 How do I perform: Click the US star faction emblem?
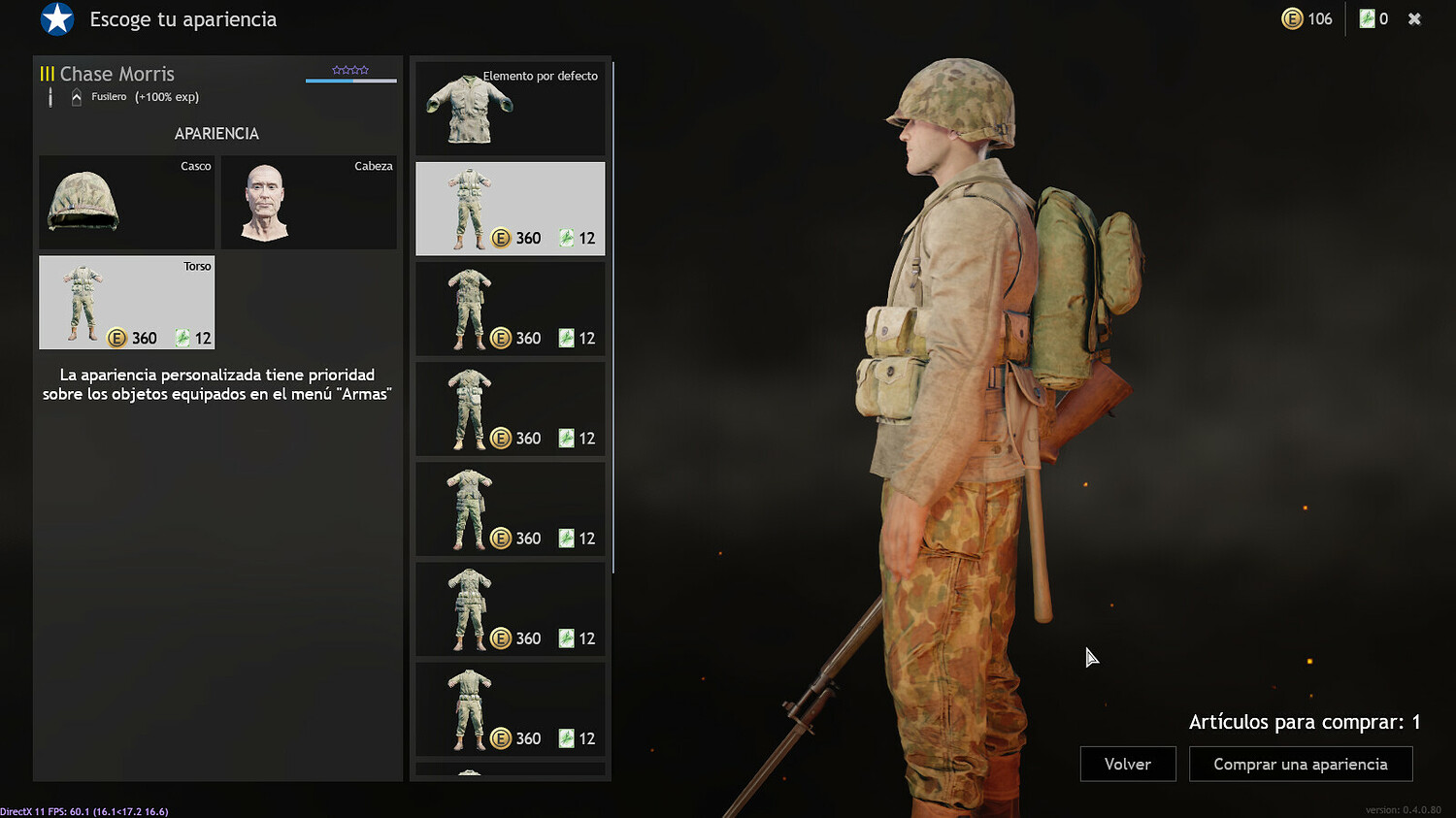[x=56, y=19]
